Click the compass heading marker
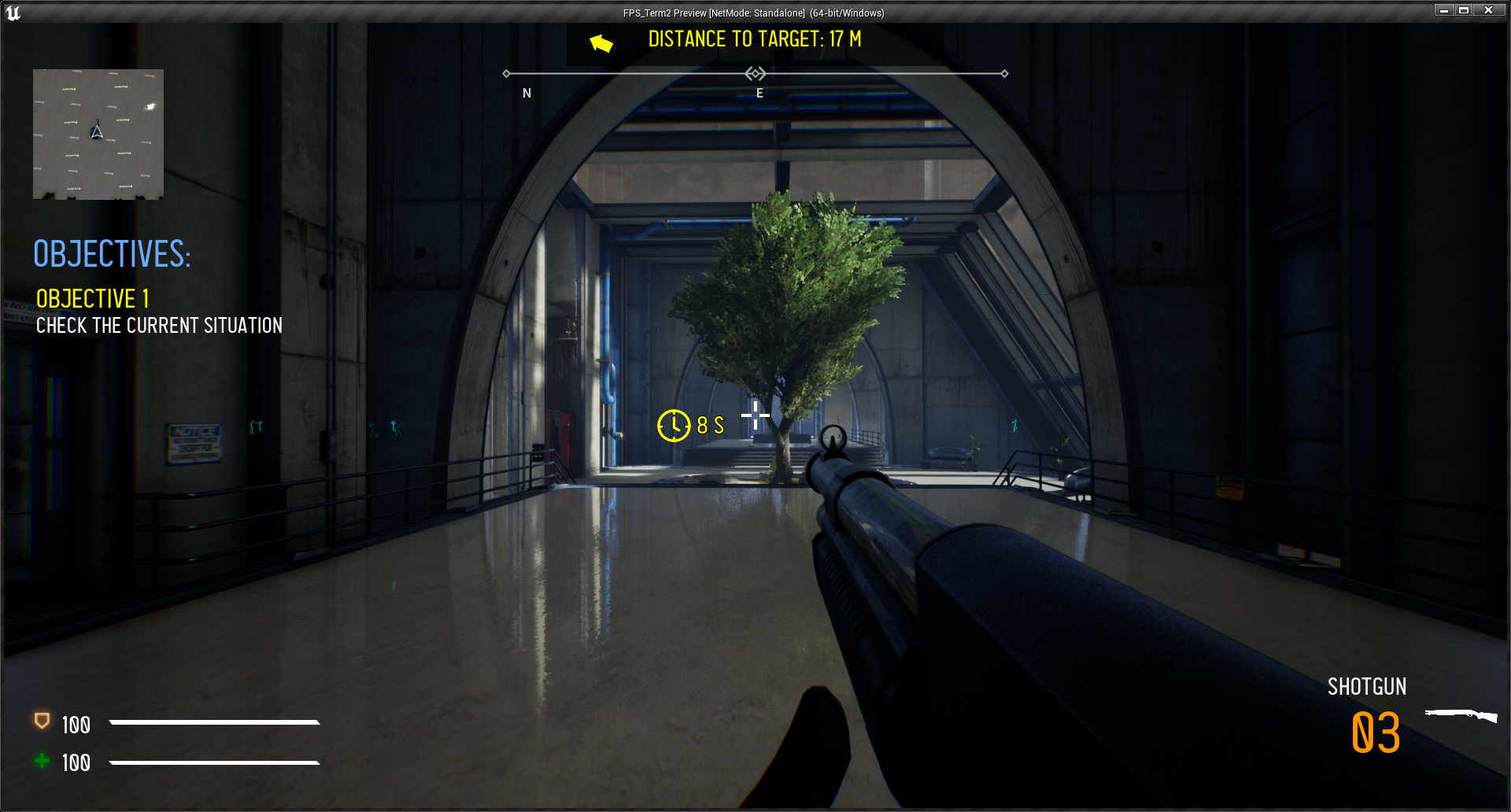This screenshot has height=812, width=1511. (x=755, y=74)
